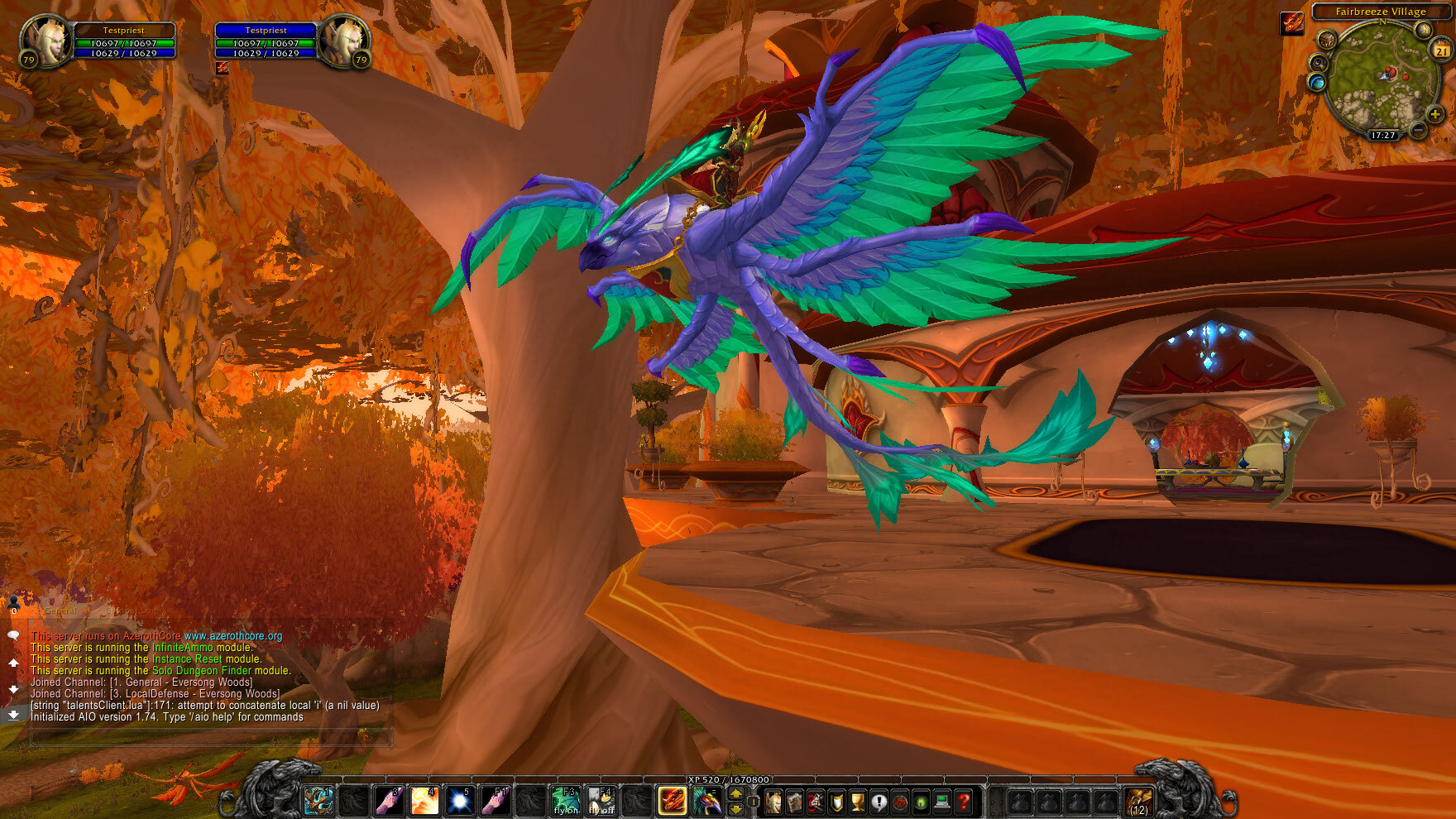
Task: Click the XP bar showing 520/1670800
Action: (x=728, y=779)
